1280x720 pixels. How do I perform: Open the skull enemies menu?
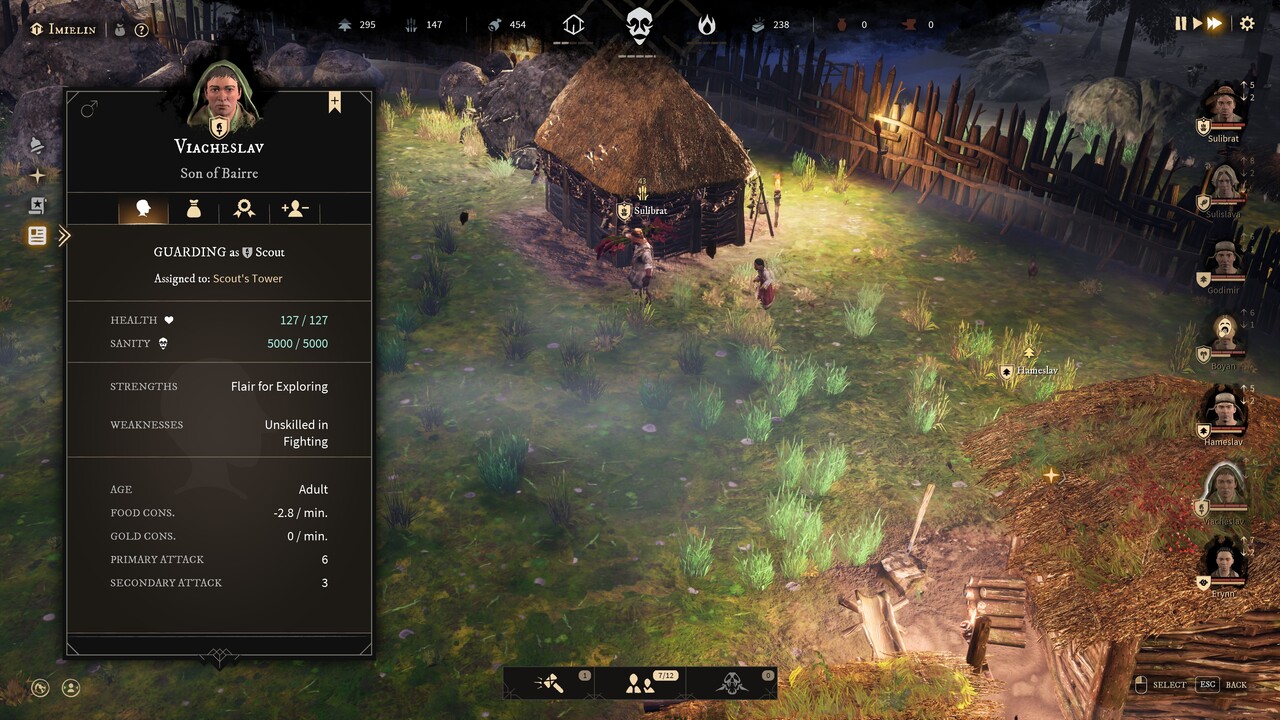click(x=731, y=684)
